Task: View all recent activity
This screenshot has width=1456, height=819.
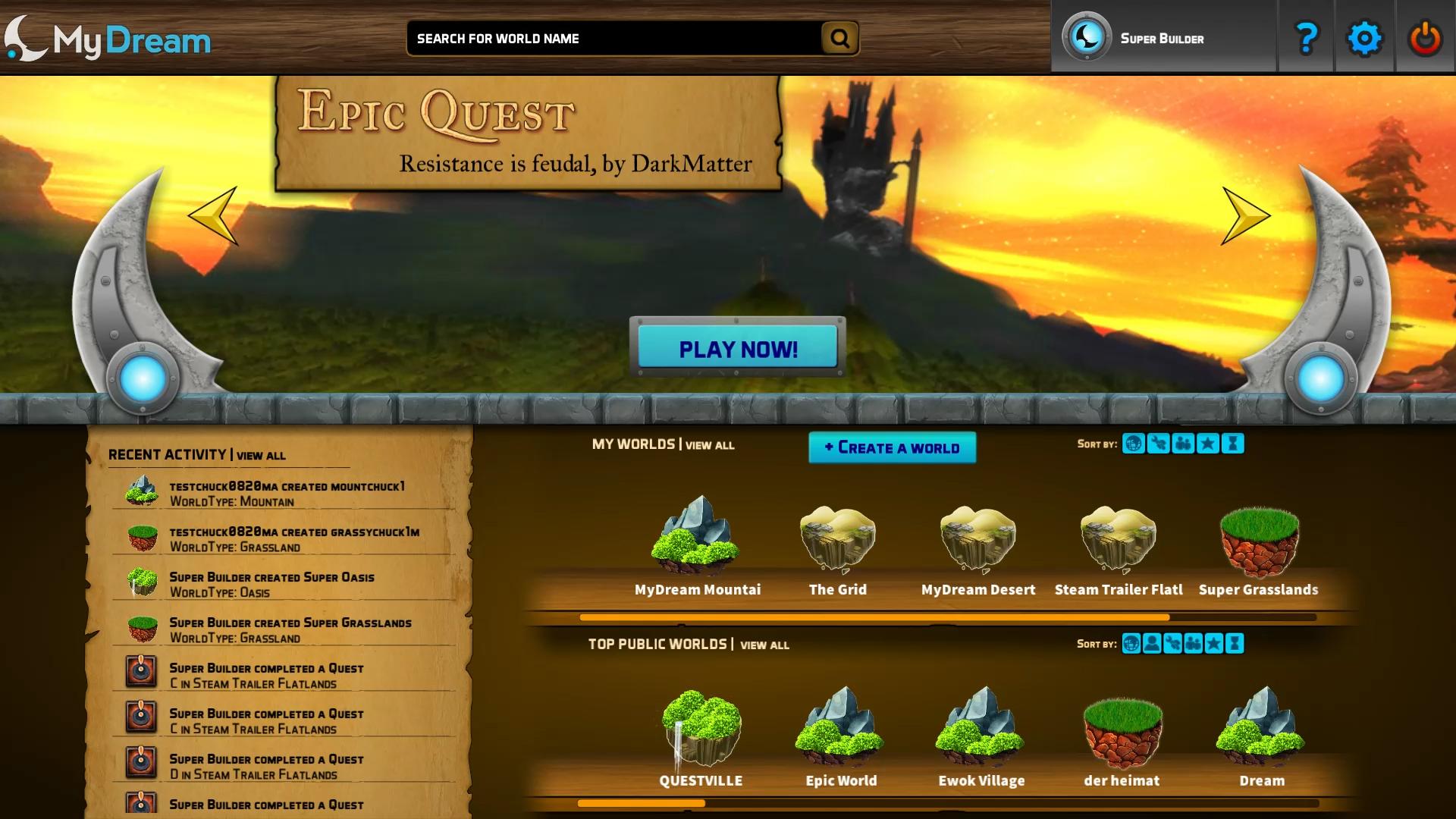Action: 261,456
